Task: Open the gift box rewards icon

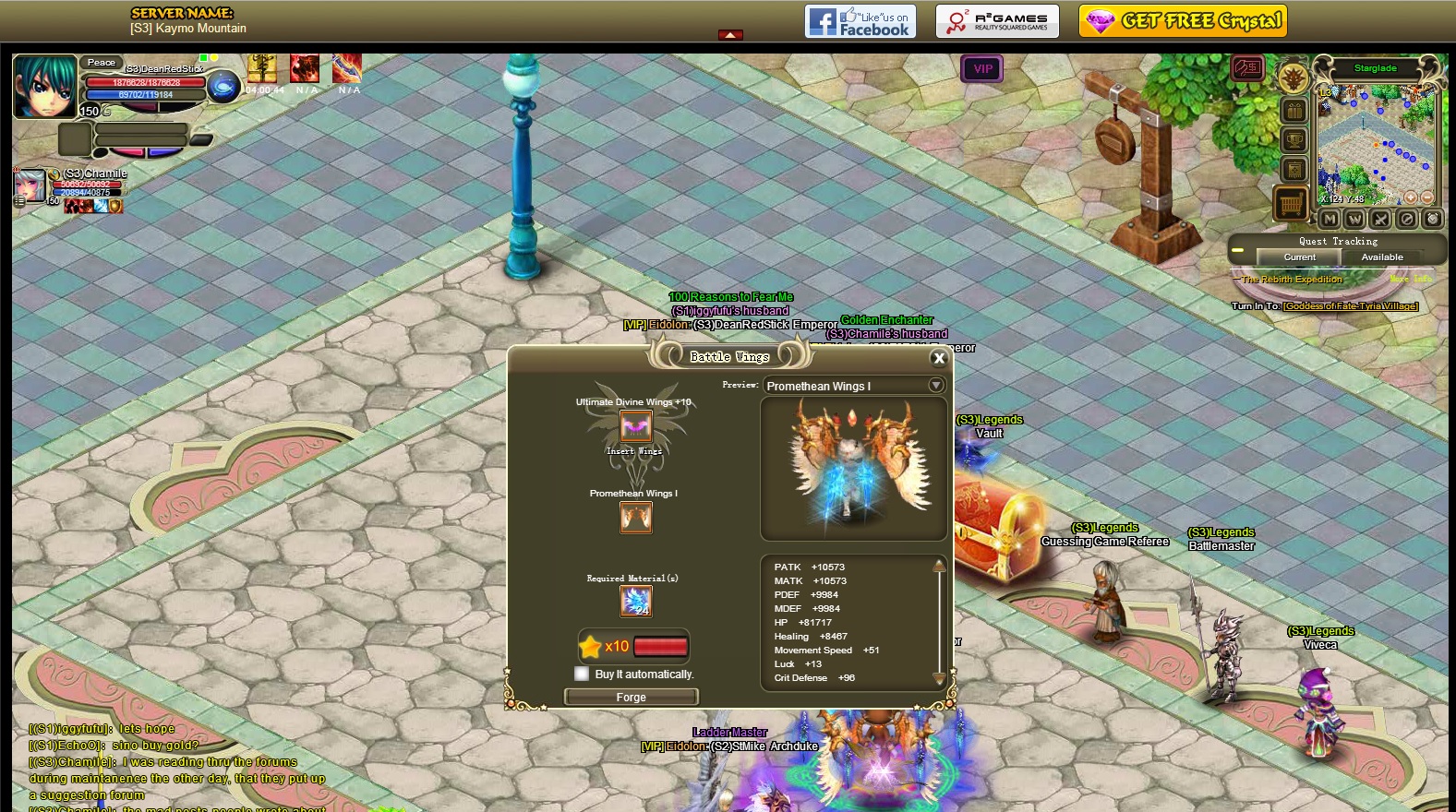Action: tap(1294, 111)
